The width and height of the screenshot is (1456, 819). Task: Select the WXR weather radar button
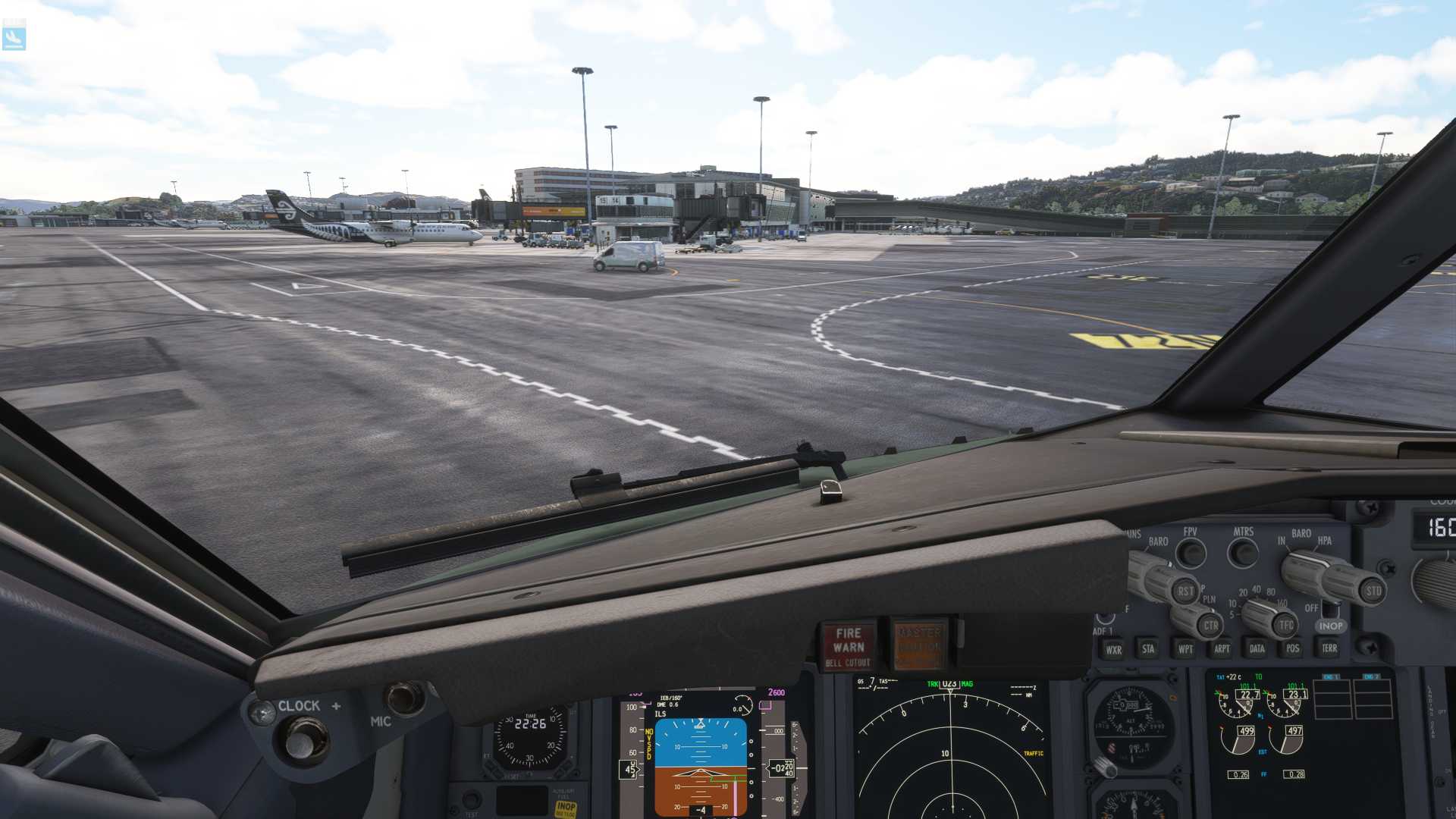pyautogui.click(x=1115, y=650)
